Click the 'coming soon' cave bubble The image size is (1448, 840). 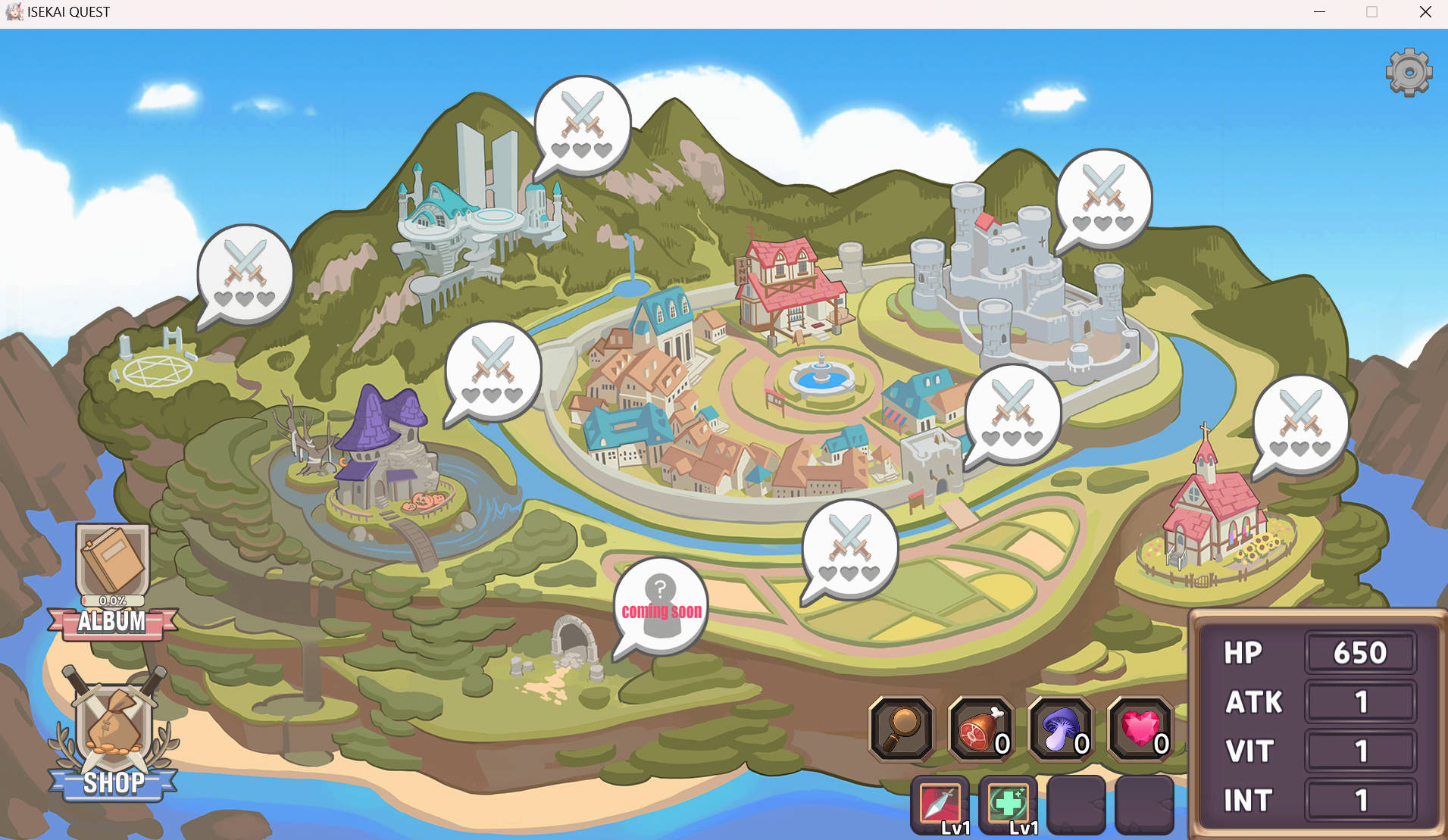tap(661, 606)
